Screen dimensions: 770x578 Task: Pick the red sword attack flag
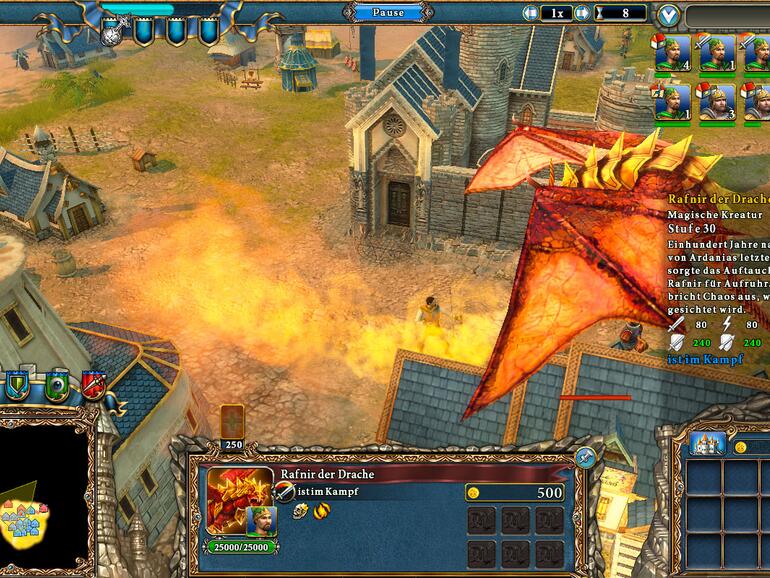tap(93, 384)
